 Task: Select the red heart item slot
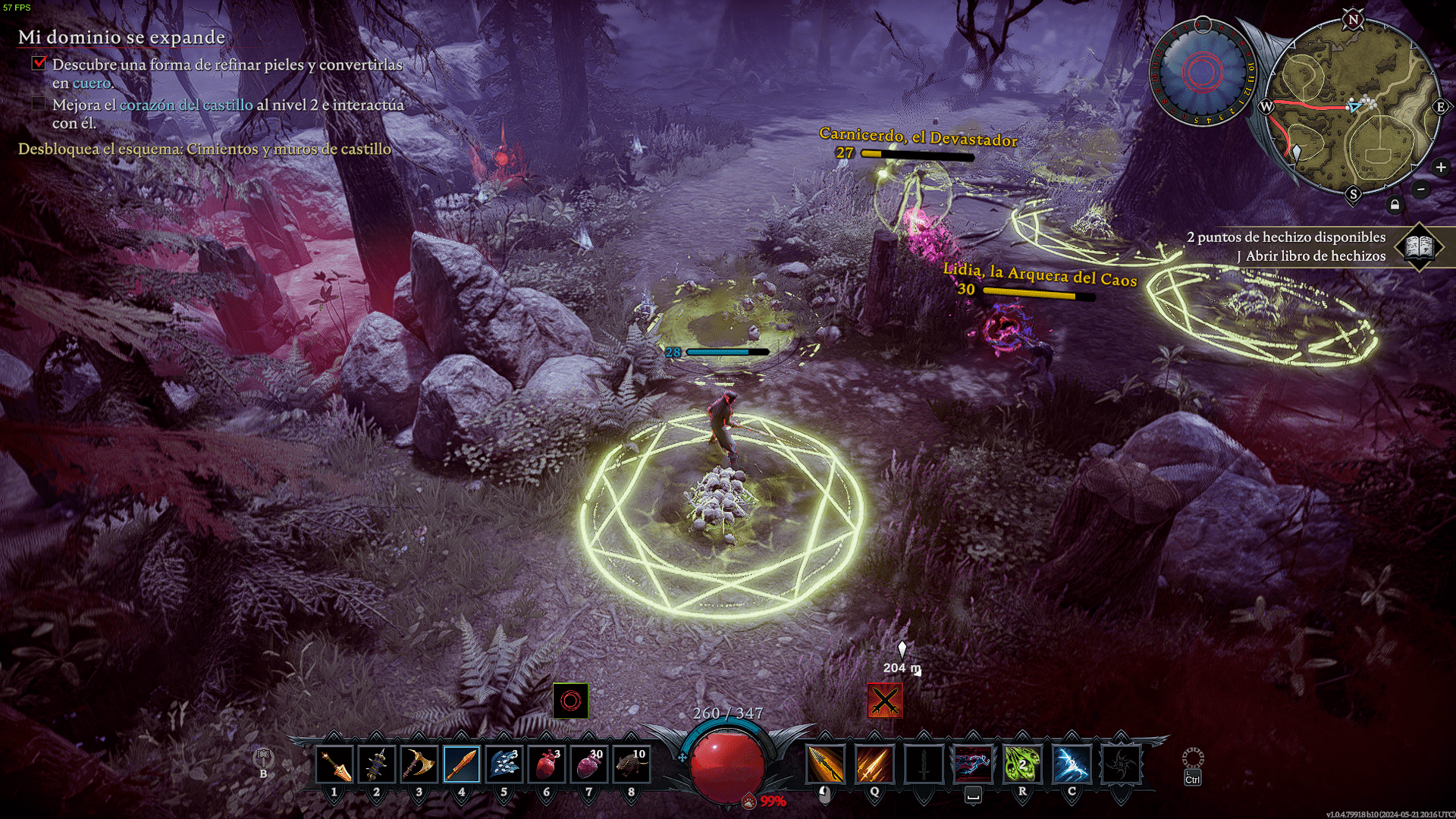[x=547, y=764]
